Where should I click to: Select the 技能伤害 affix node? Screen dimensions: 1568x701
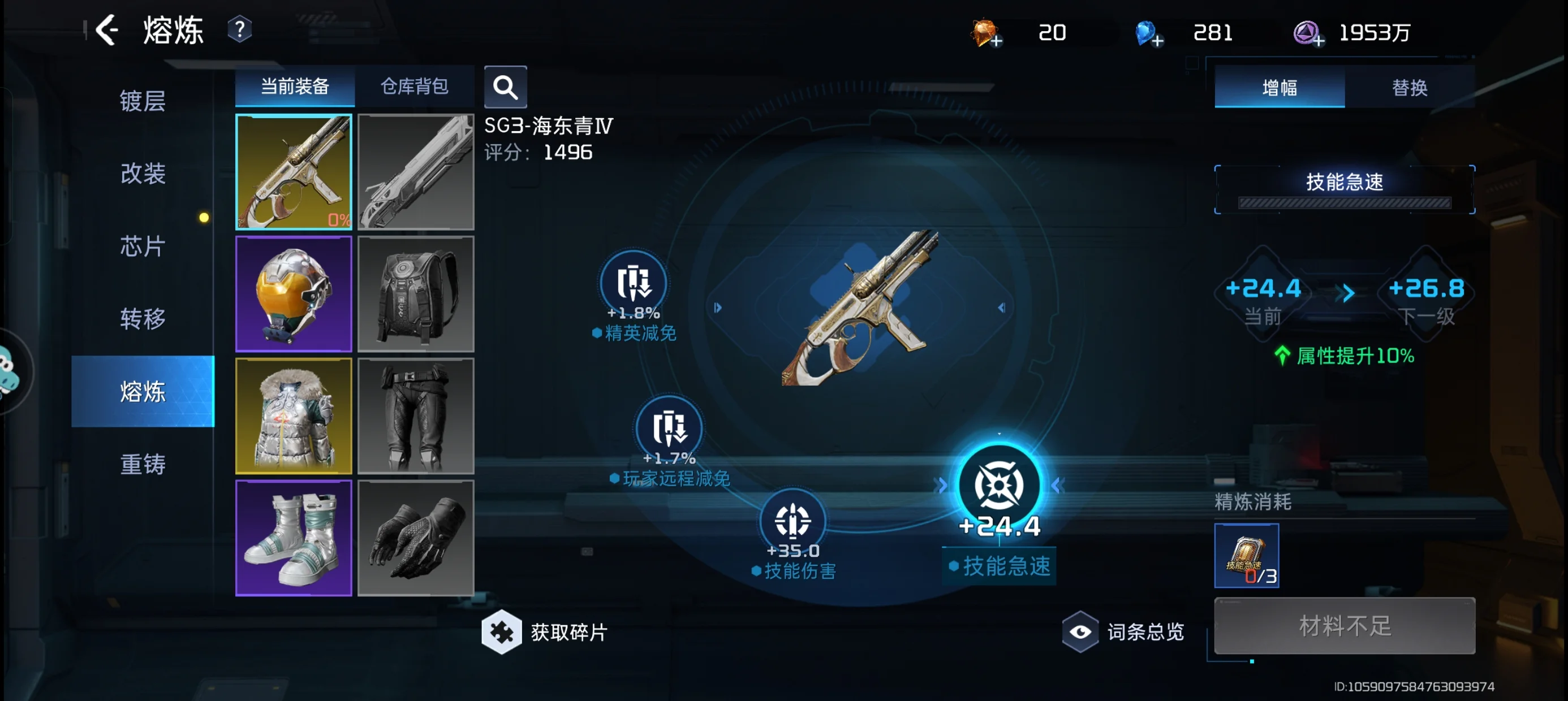tap(792, 522)
